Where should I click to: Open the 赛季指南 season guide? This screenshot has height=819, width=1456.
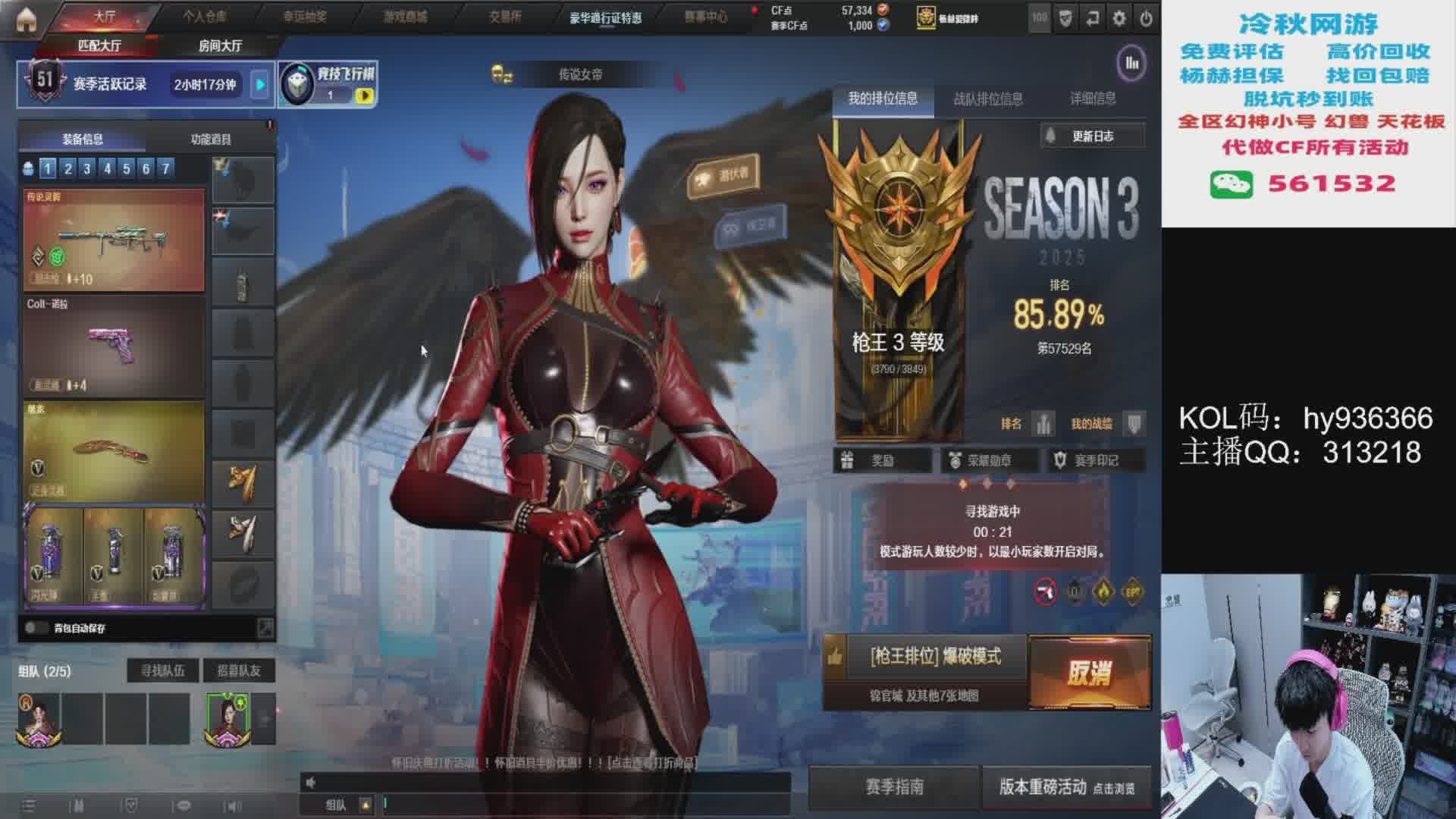tap(894, 787)
